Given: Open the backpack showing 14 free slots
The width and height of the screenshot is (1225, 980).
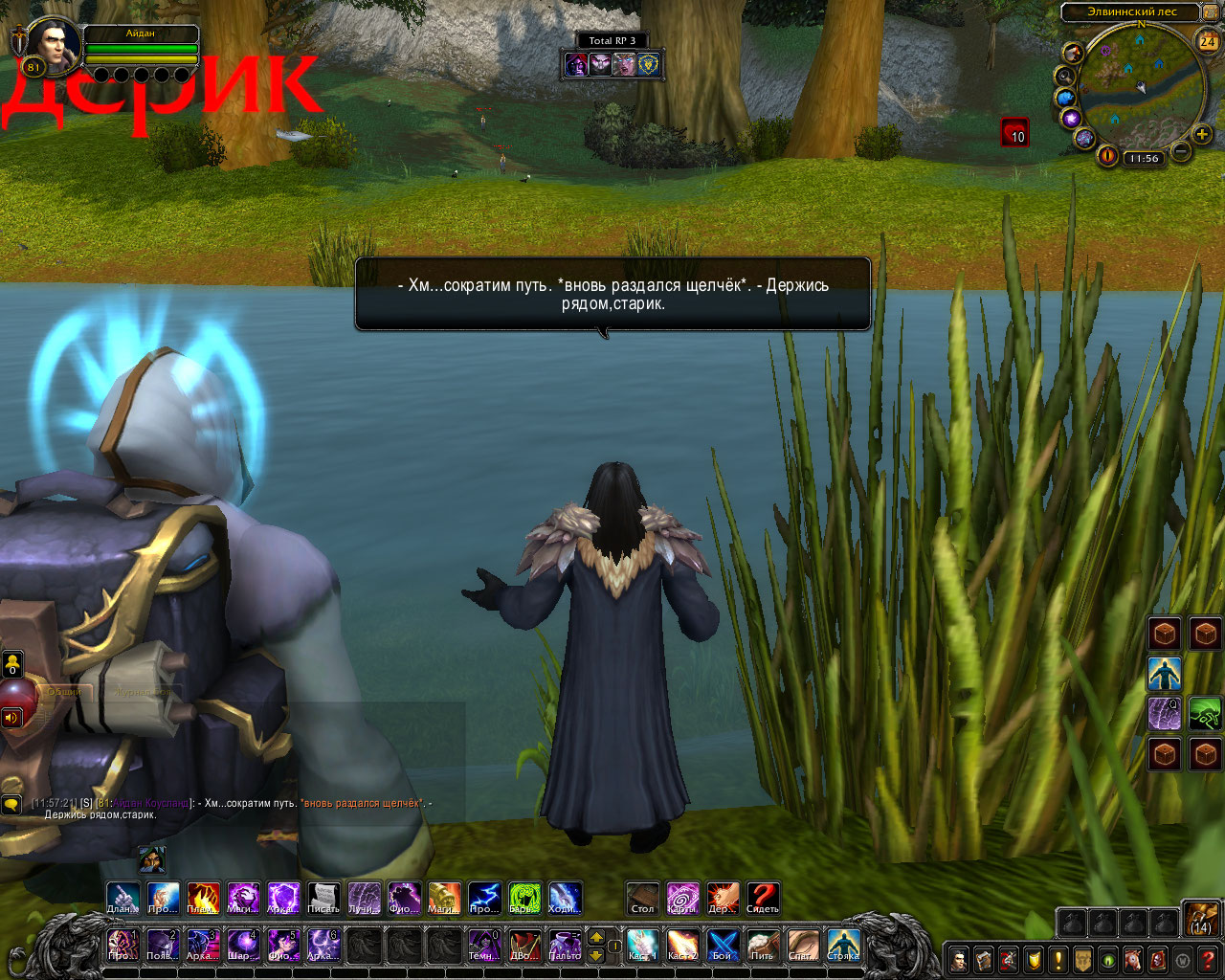Looking at the screenshot, I should (1201, 918).
